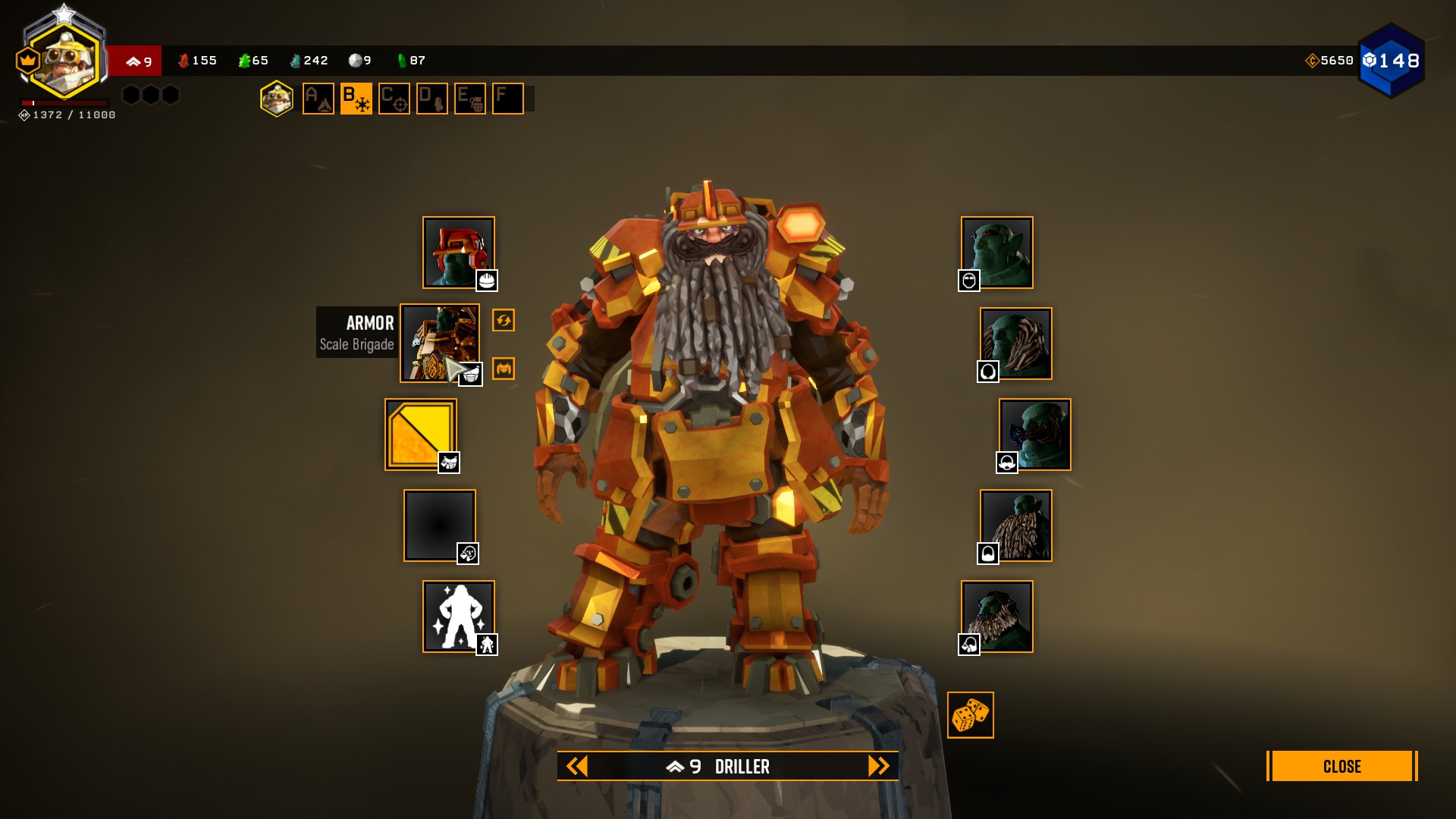Open the yellow armor paintjob slot
The image size is (1456, 819).
[x=420, y=434]
